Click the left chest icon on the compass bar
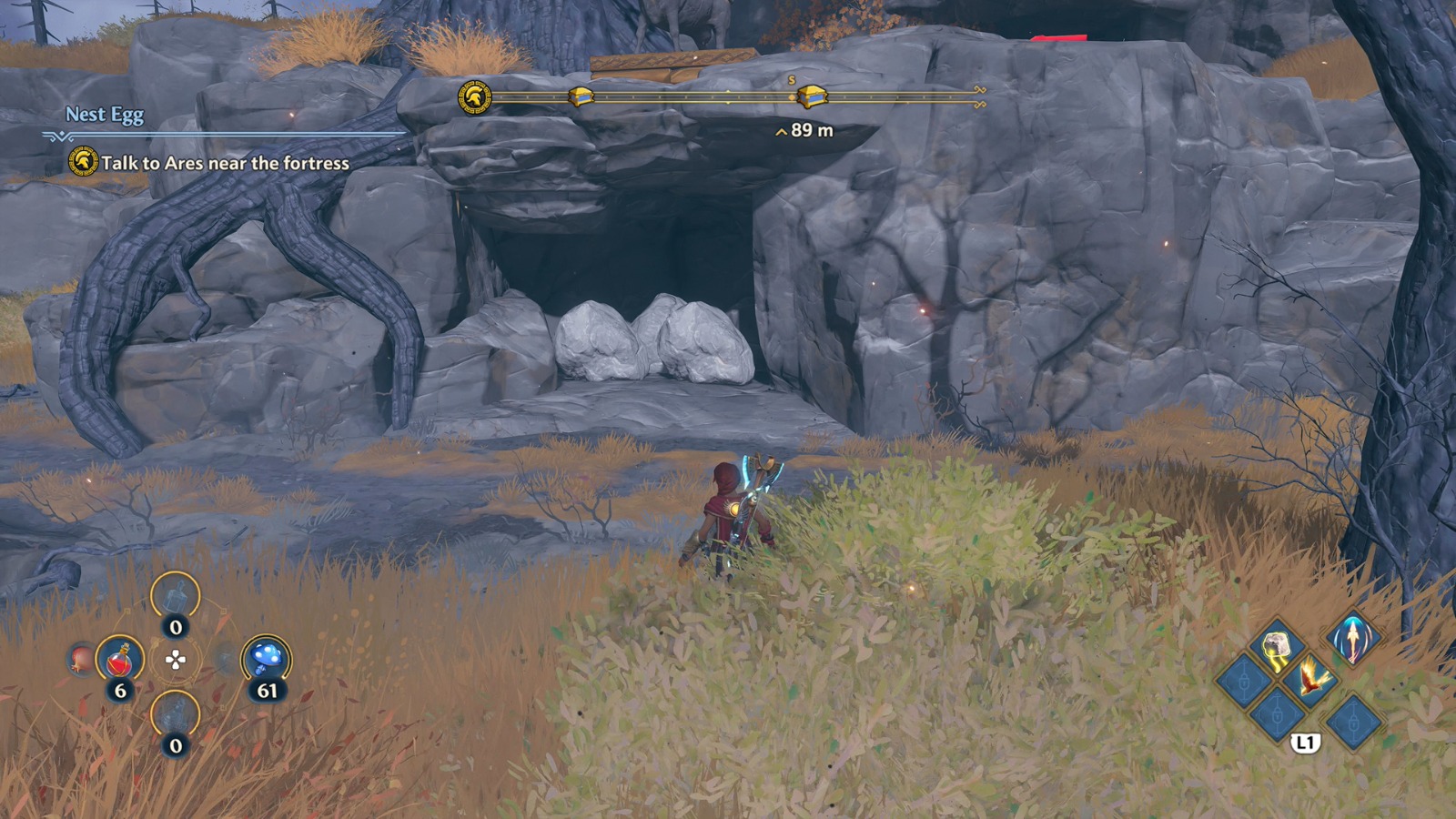Screen dimensions: 1456x819 point(580,96)
